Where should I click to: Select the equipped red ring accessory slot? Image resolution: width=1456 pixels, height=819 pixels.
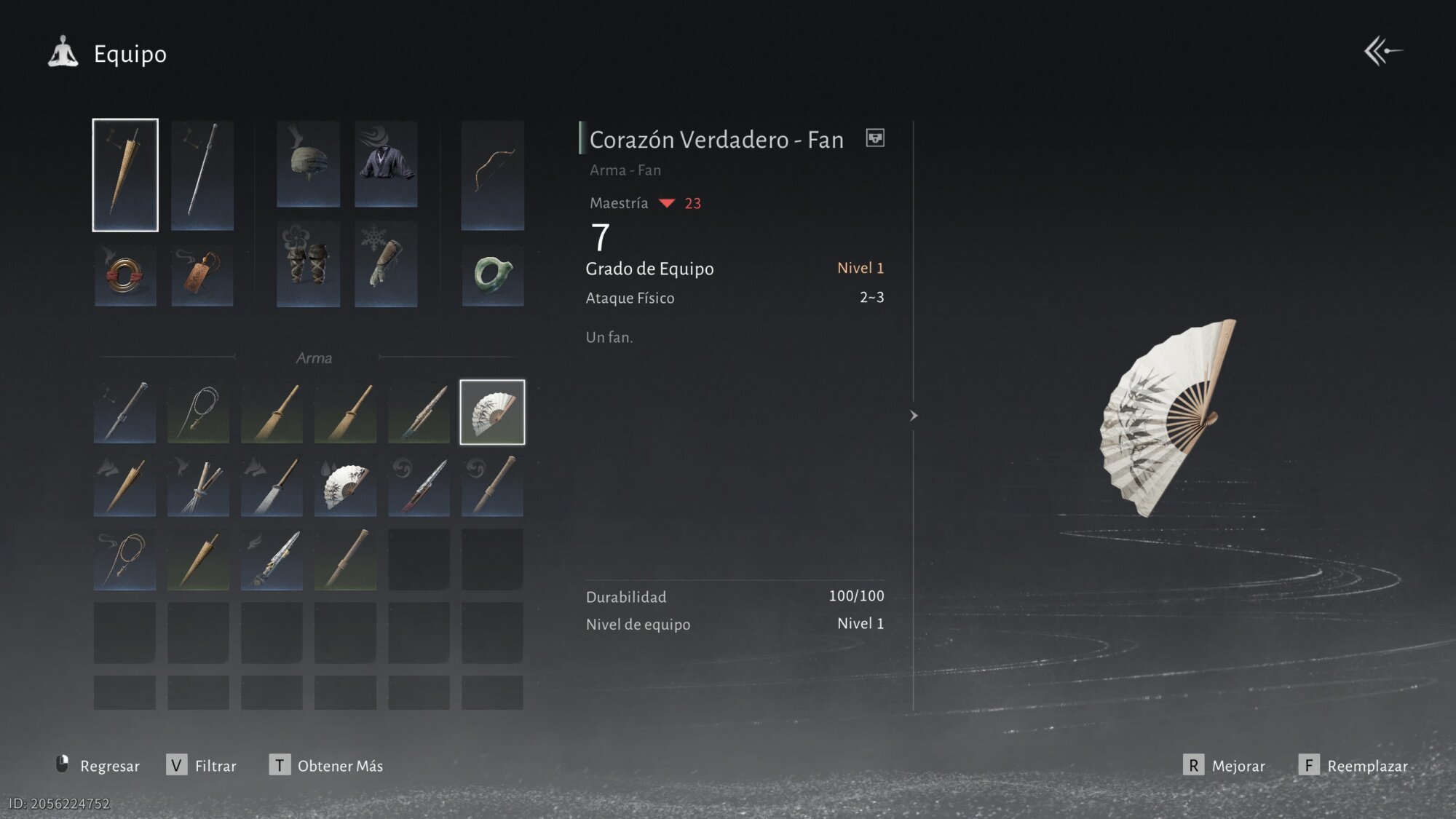(125, 276)
